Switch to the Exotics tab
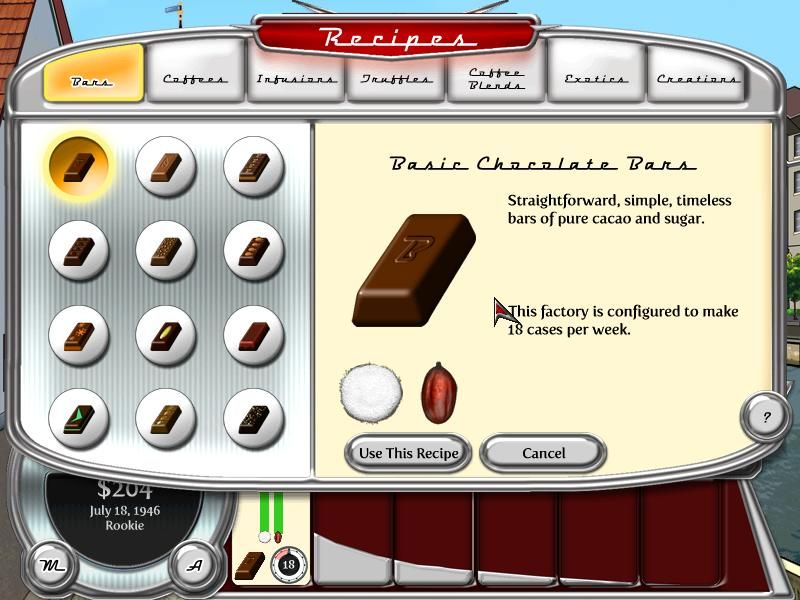The width and height of the screenshot is (800, 600). pos(596,78)
